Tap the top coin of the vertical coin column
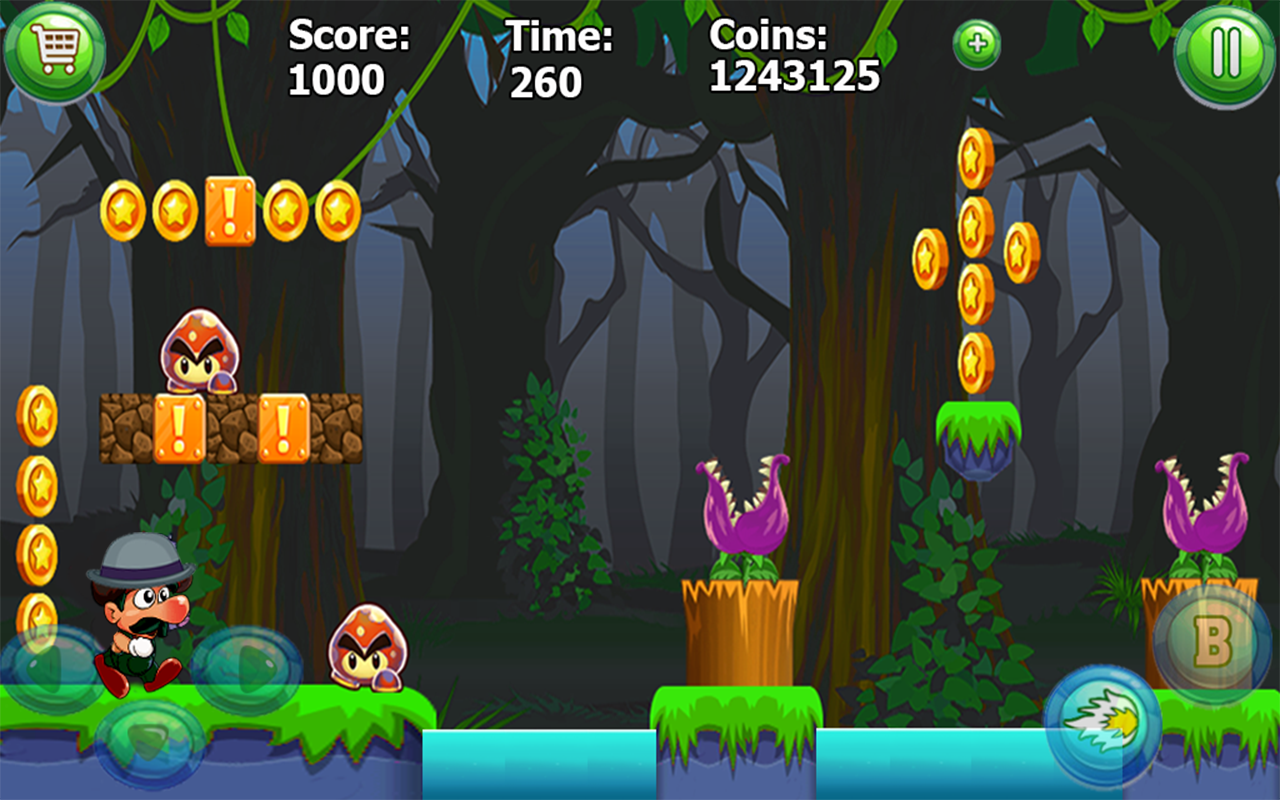The width and height of the screenshot is (1280, 800). (x=973, y=160)
